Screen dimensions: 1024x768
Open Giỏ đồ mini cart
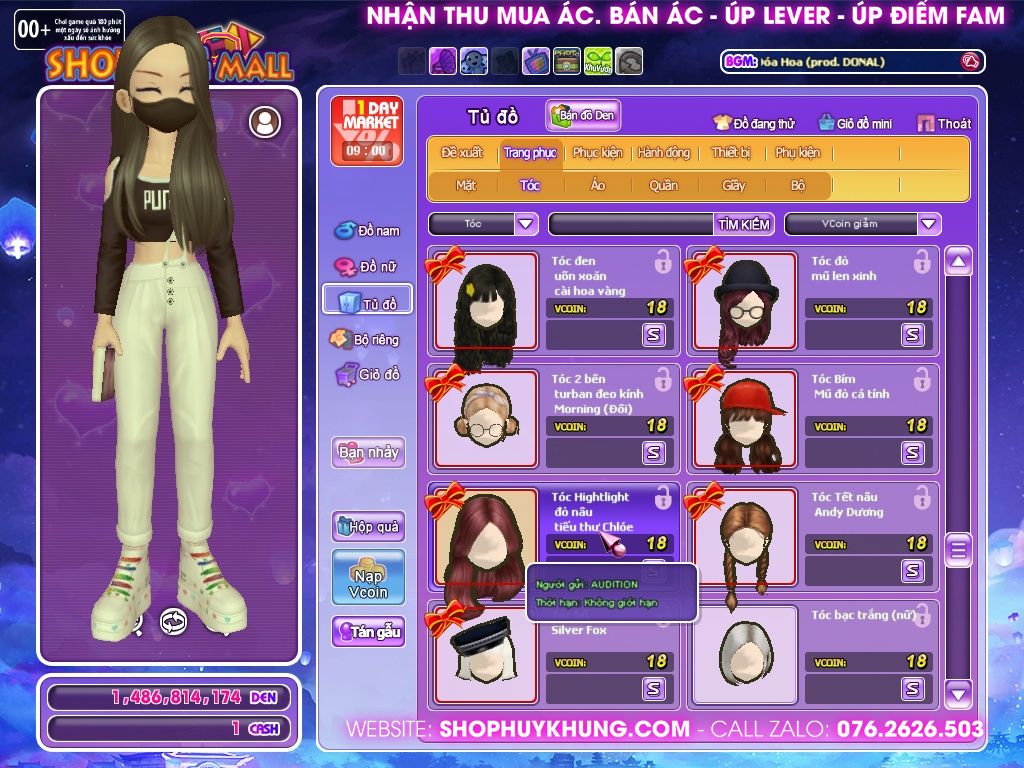click(855, 123)
